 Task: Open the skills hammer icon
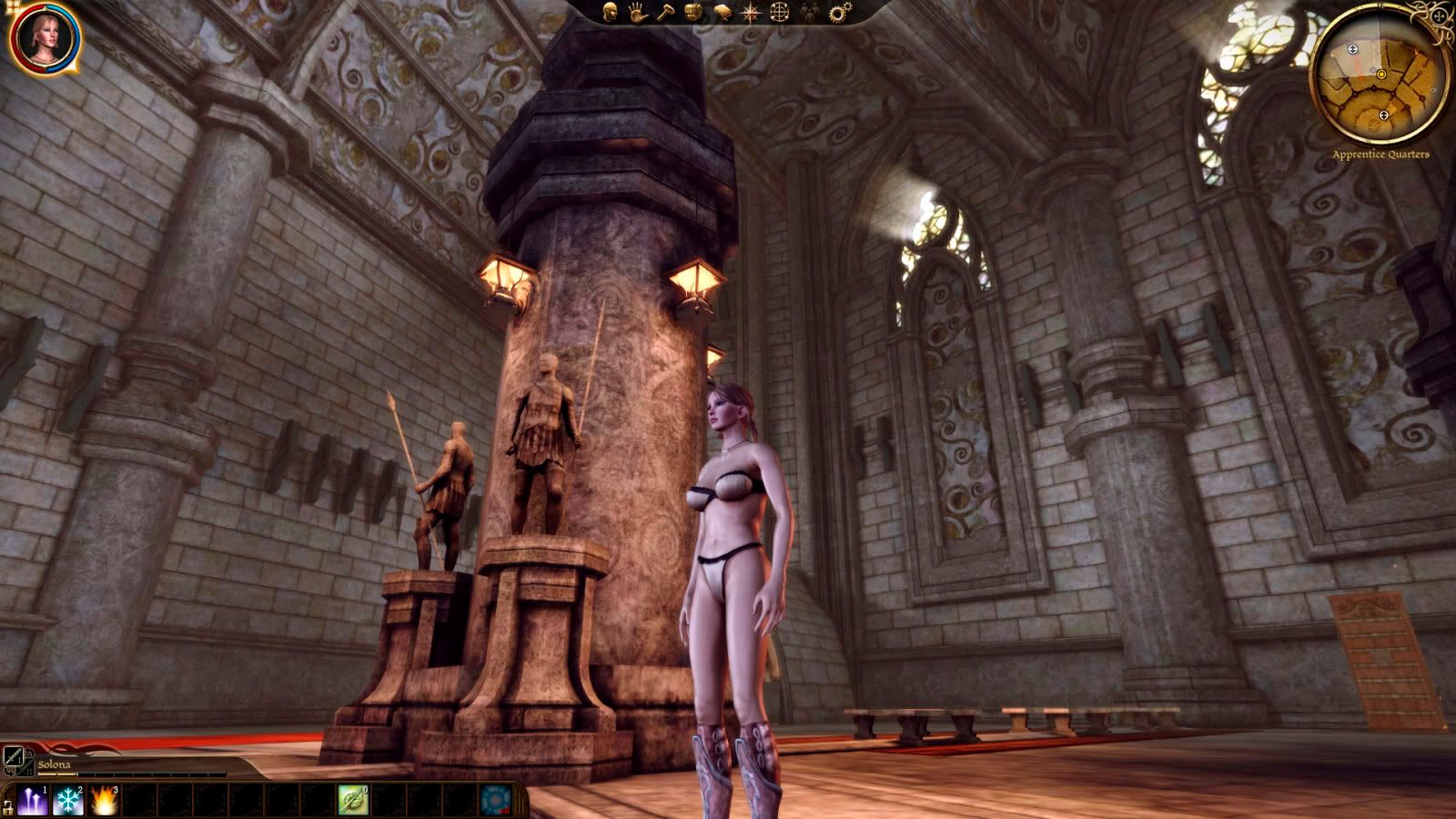(665, 12)
